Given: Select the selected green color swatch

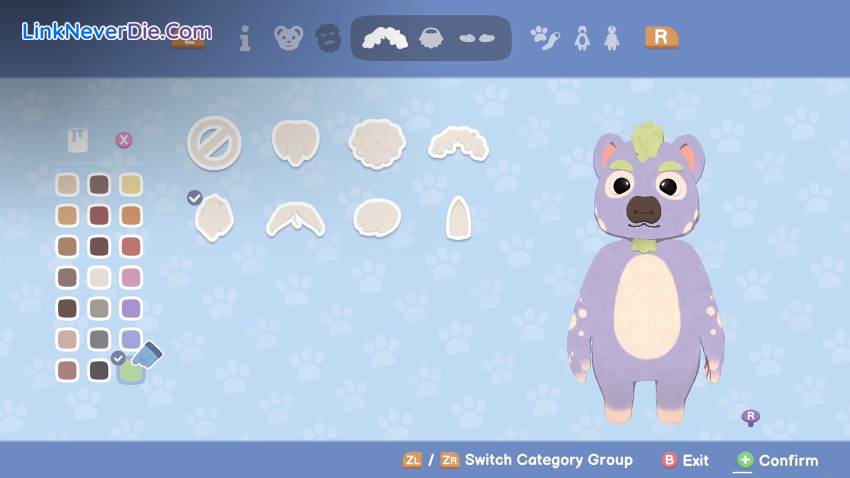Looking at the screenshot, I should pyautogui.click(x=130, y=370).
